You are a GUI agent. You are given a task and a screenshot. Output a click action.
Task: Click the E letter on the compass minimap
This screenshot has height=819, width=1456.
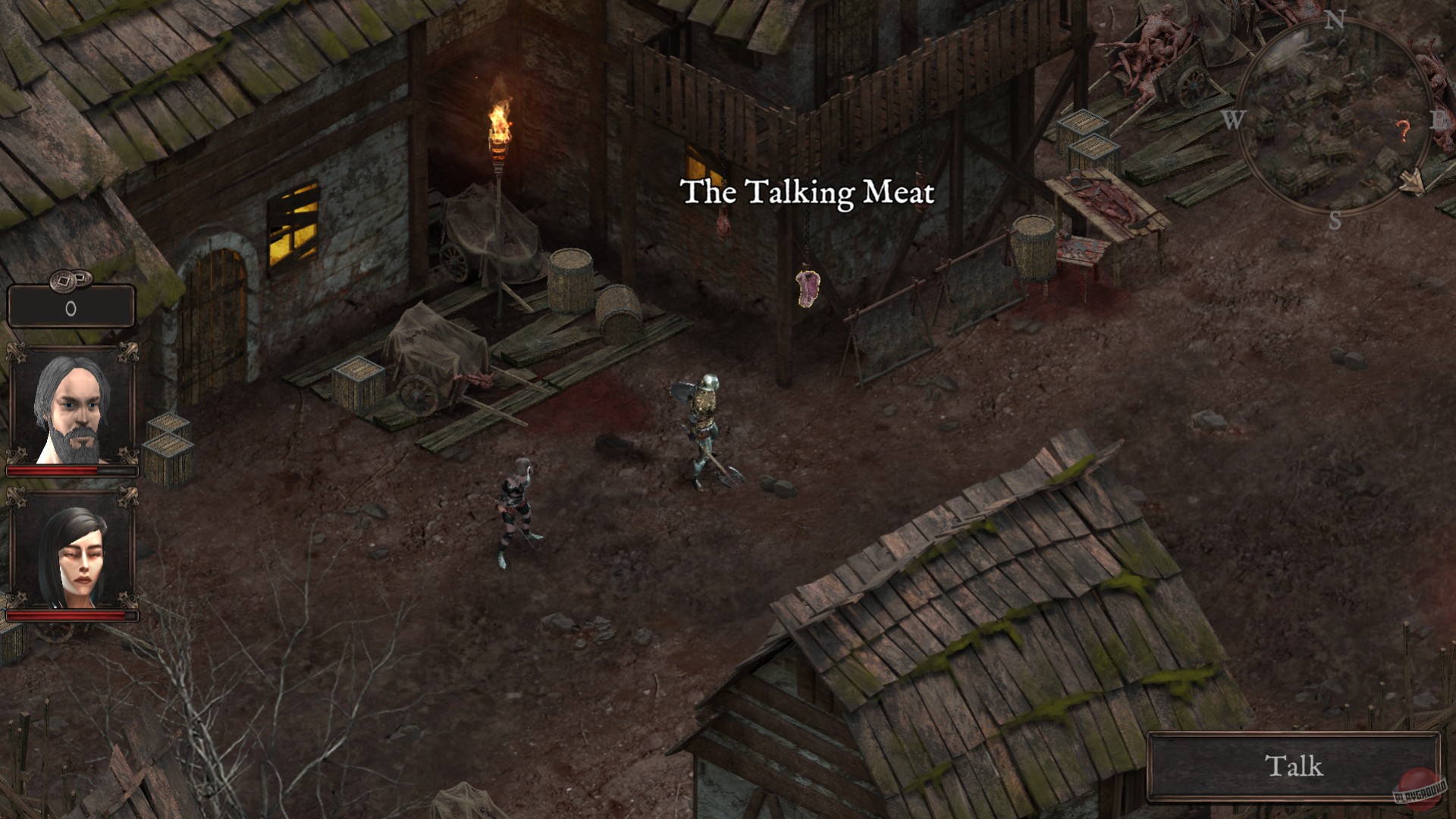1439,118
